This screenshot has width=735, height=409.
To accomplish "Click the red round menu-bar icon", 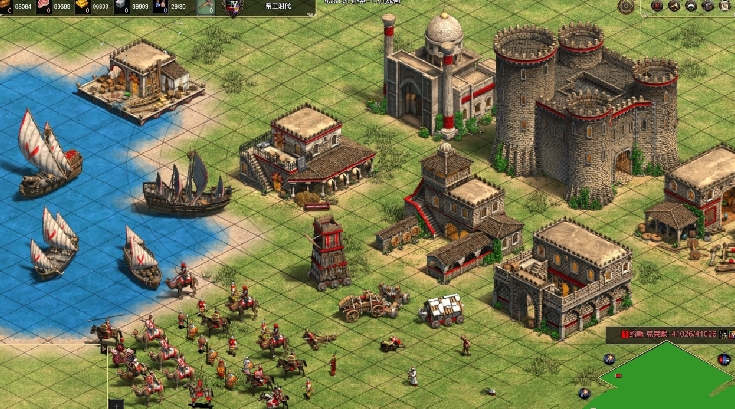I will pyautogui.click(x=657, y=6).
